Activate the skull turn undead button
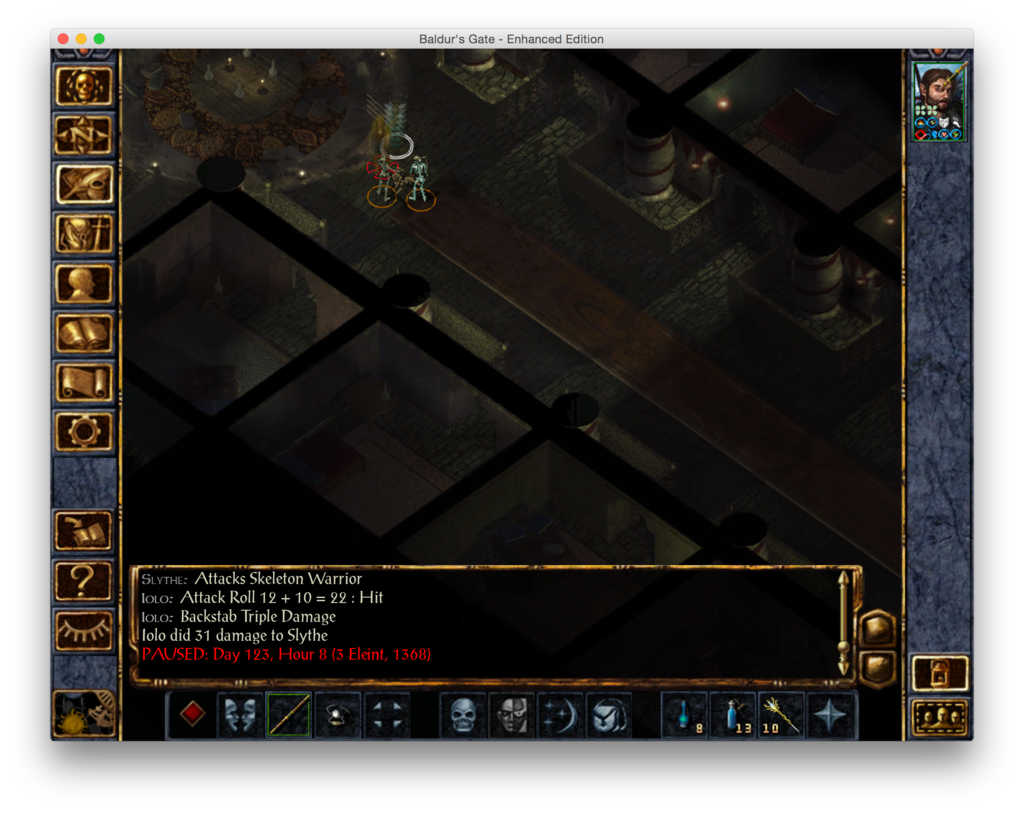 click(462, 715)
